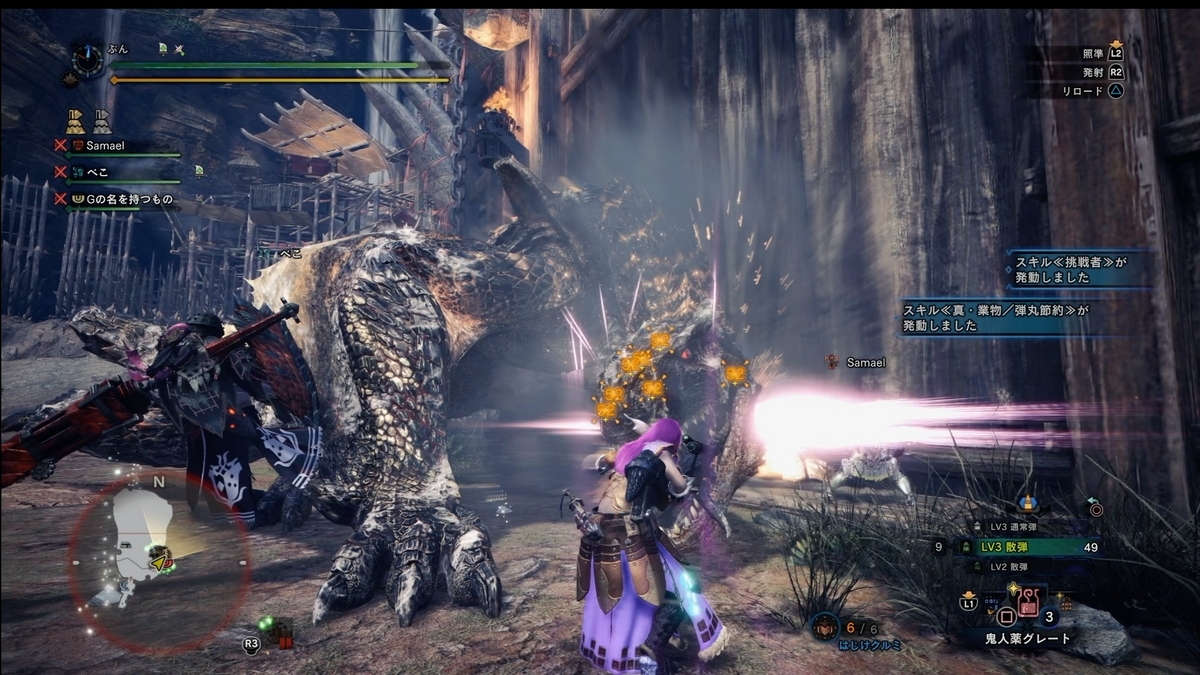Click the 挑戦者 skill activation notice

[x=1073, y=270]
